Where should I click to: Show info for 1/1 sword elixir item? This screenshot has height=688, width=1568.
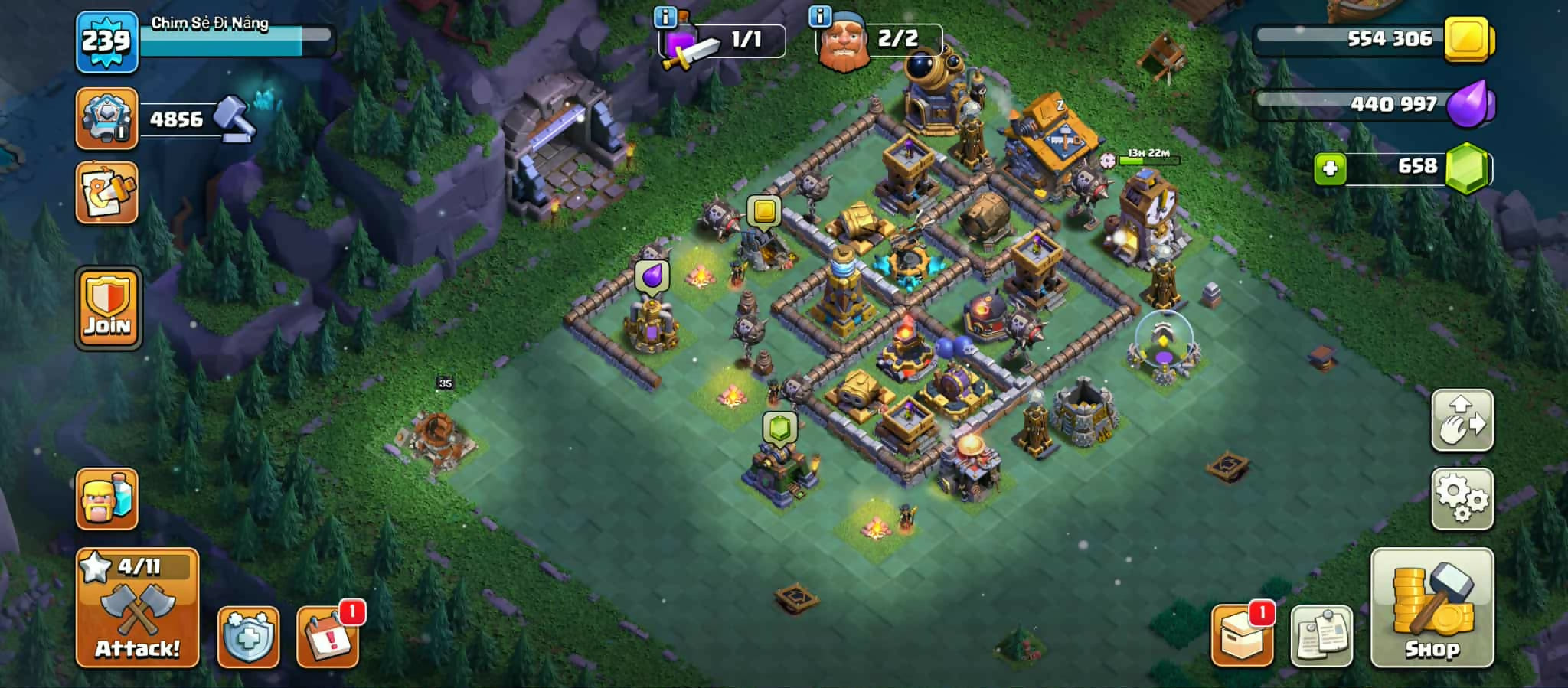(x=665, y=16)
